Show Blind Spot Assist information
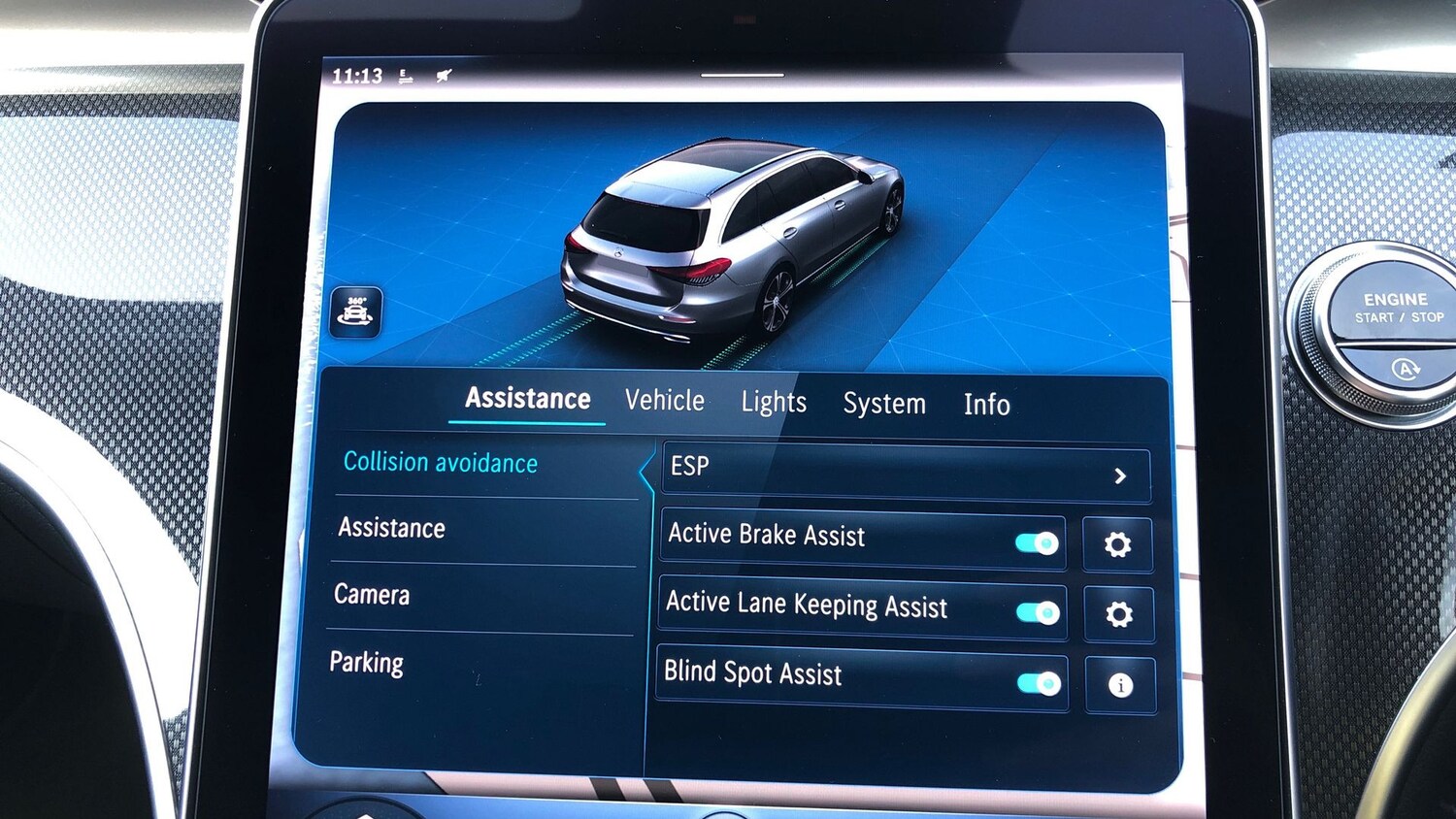The image size is (1456, 819). (1118, 684)
